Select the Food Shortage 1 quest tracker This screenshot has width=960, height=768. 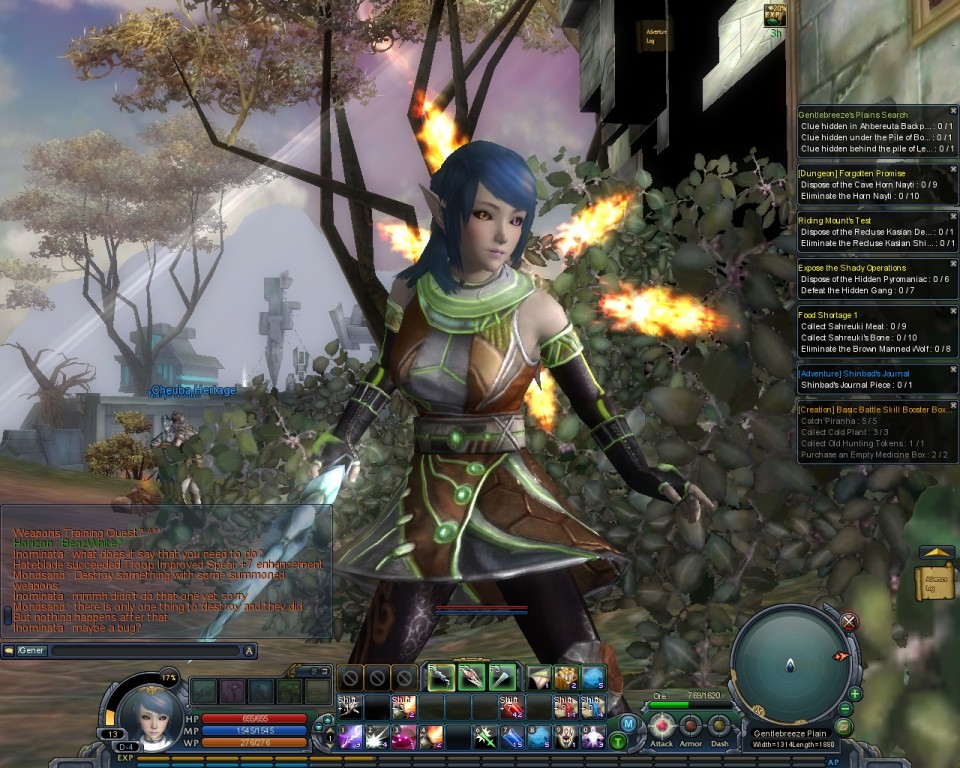click(x=829, y=315)
